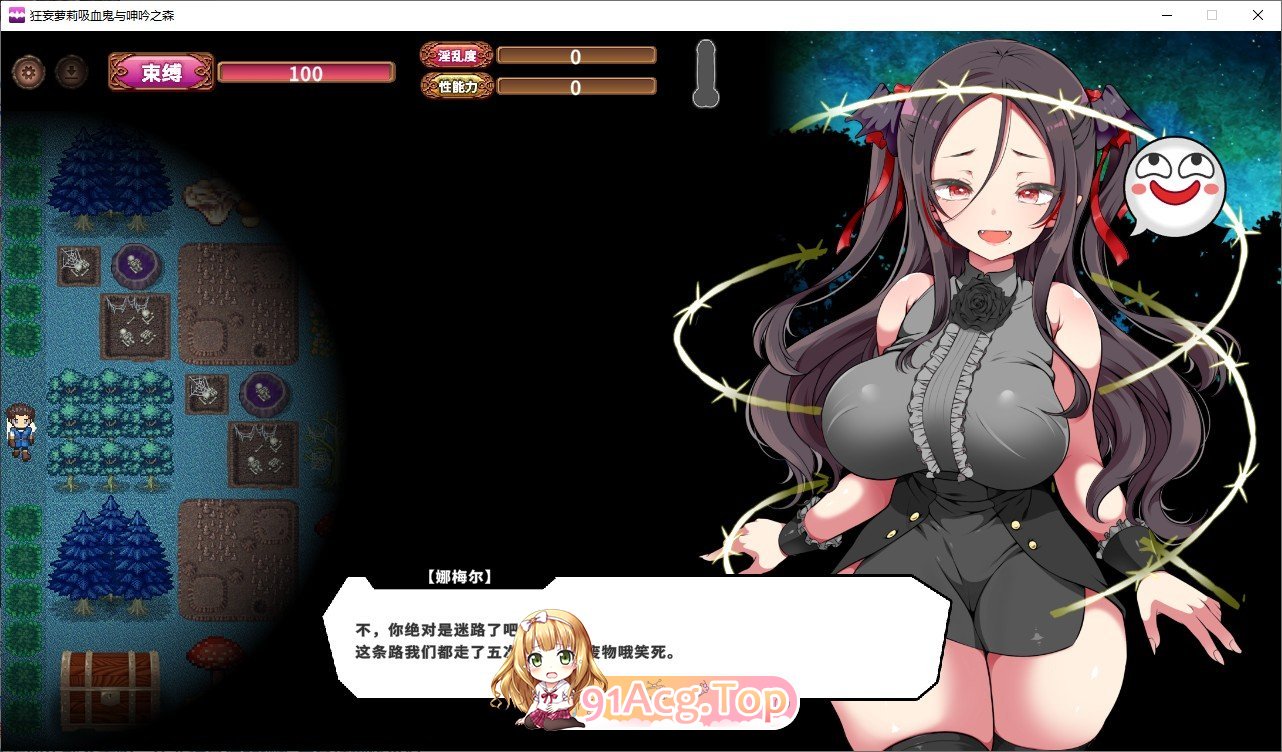Click the 性能力 stat badge
The width and height of the screenshot is (1282, 752).
click(456, 86)
